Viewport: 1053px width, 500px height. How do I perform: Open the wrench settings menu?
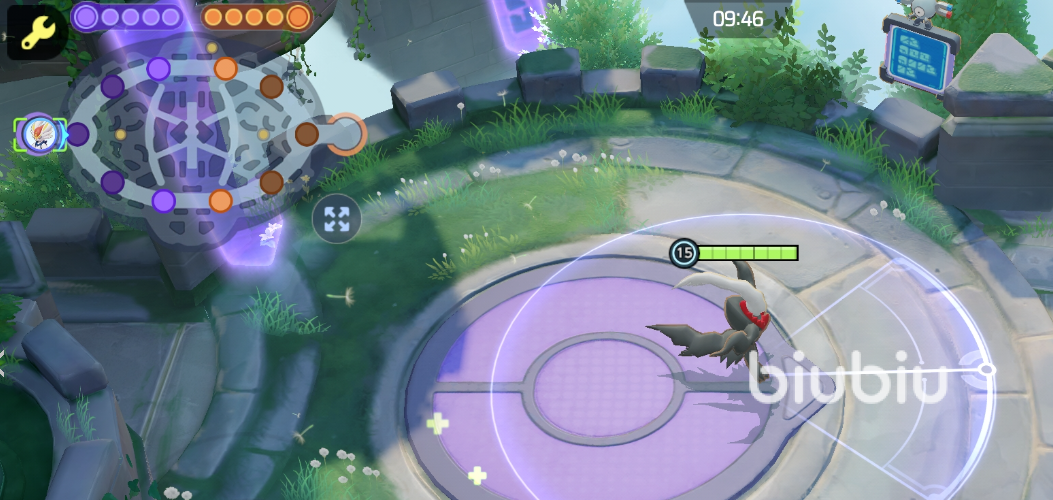pos(36,31)
